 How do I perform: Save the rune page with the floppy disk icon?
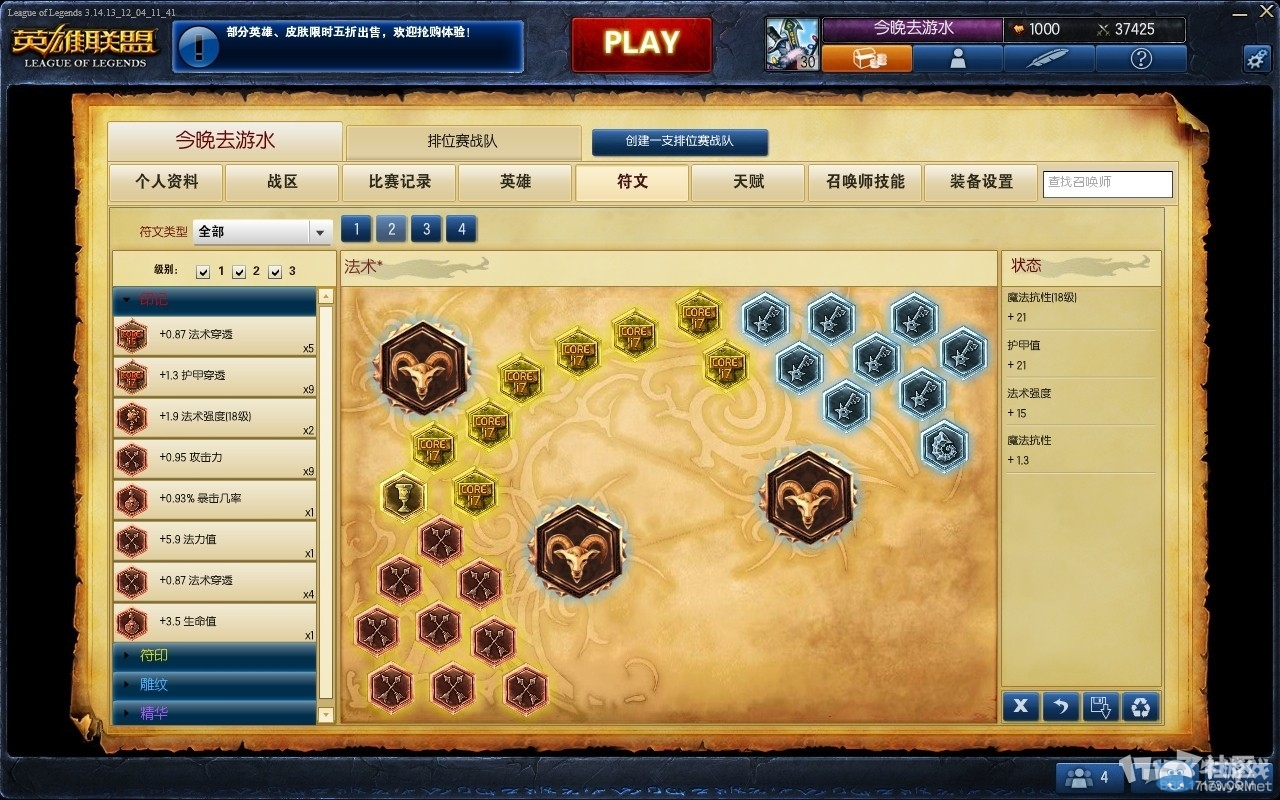(1101, 706)
